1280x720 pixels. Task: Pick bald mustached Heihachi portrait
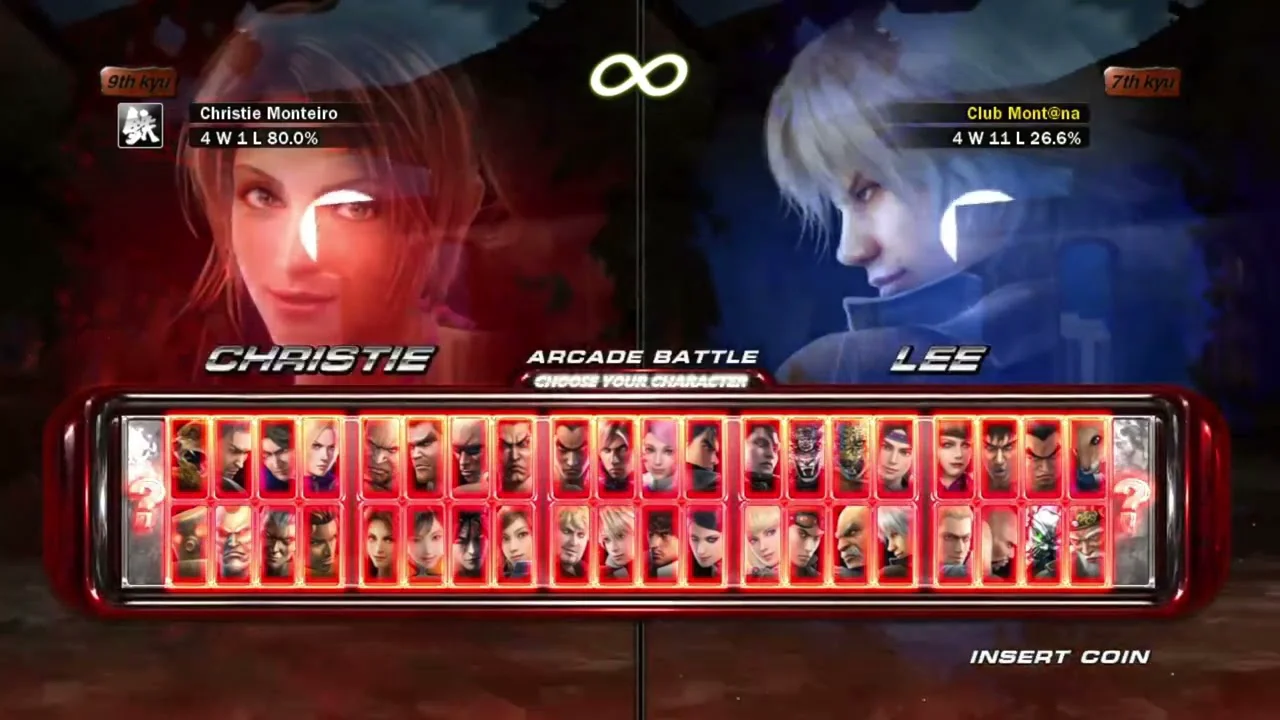coord(850,544)
